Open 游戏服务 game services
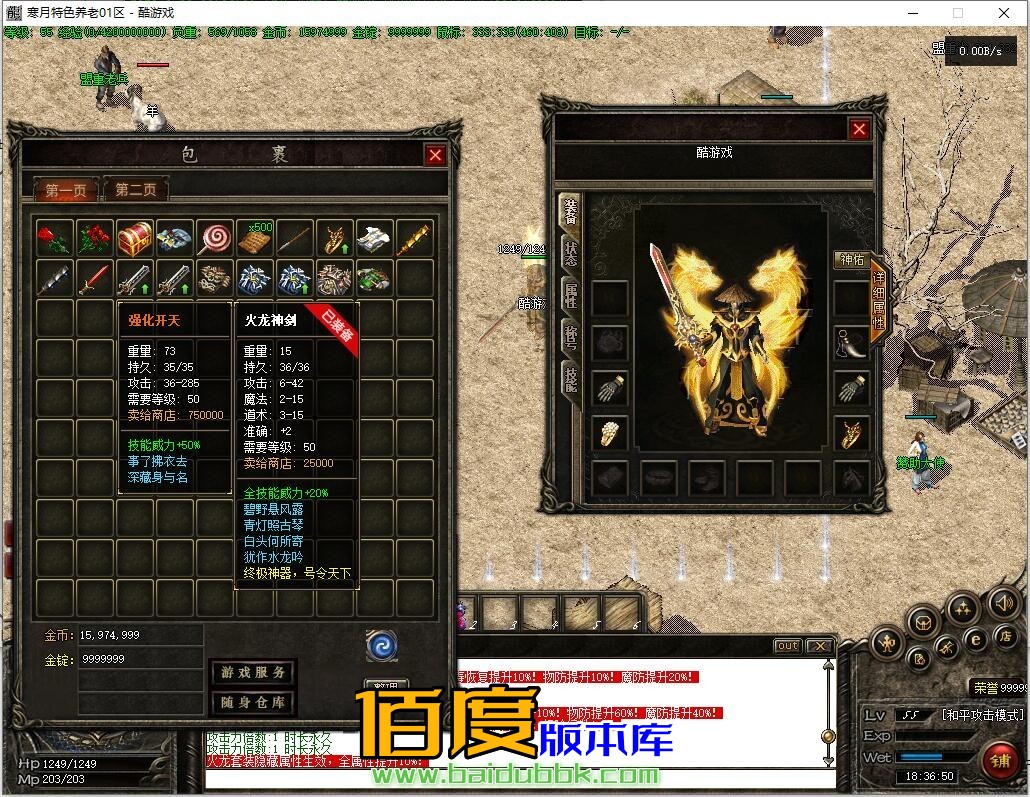This screenshot has width=1030, height=797. tap(253, 673)
